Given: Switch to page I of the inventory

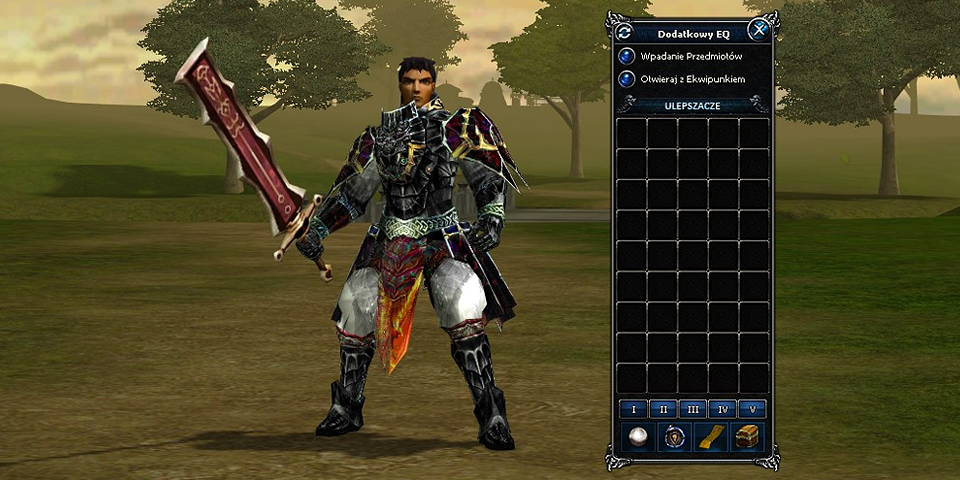Looking at the screenshot, I should (x=631, y=409).
